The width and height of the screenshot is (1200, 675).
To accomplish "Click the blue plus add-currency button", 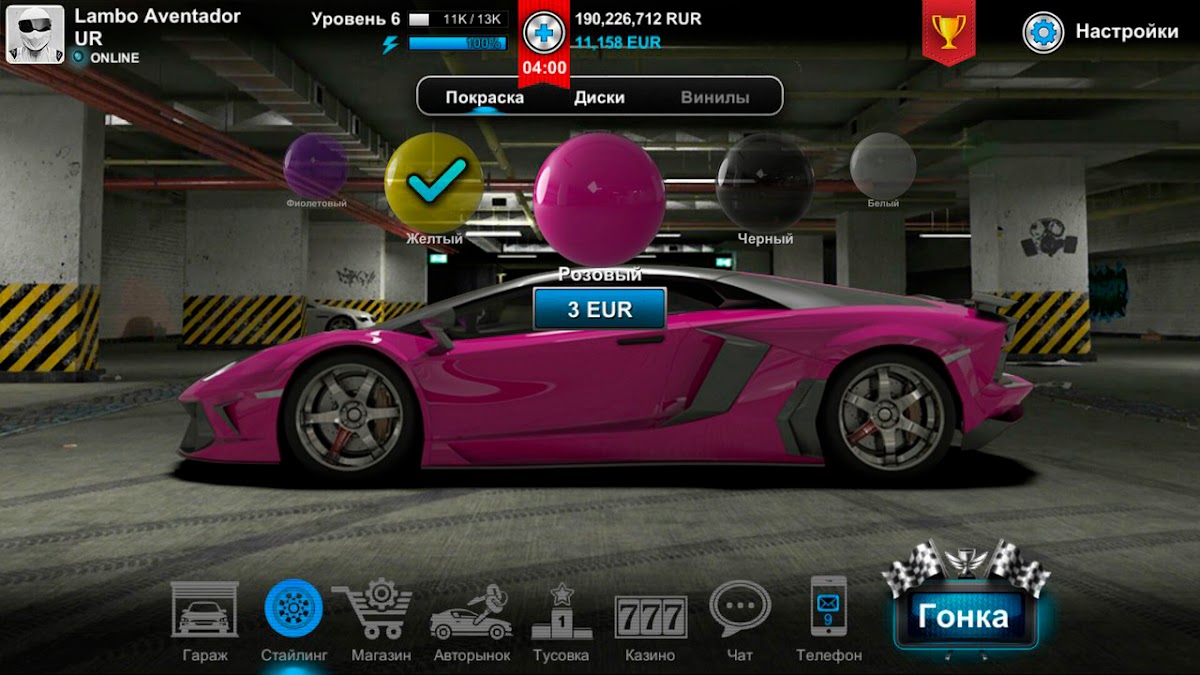I will 543,32.
